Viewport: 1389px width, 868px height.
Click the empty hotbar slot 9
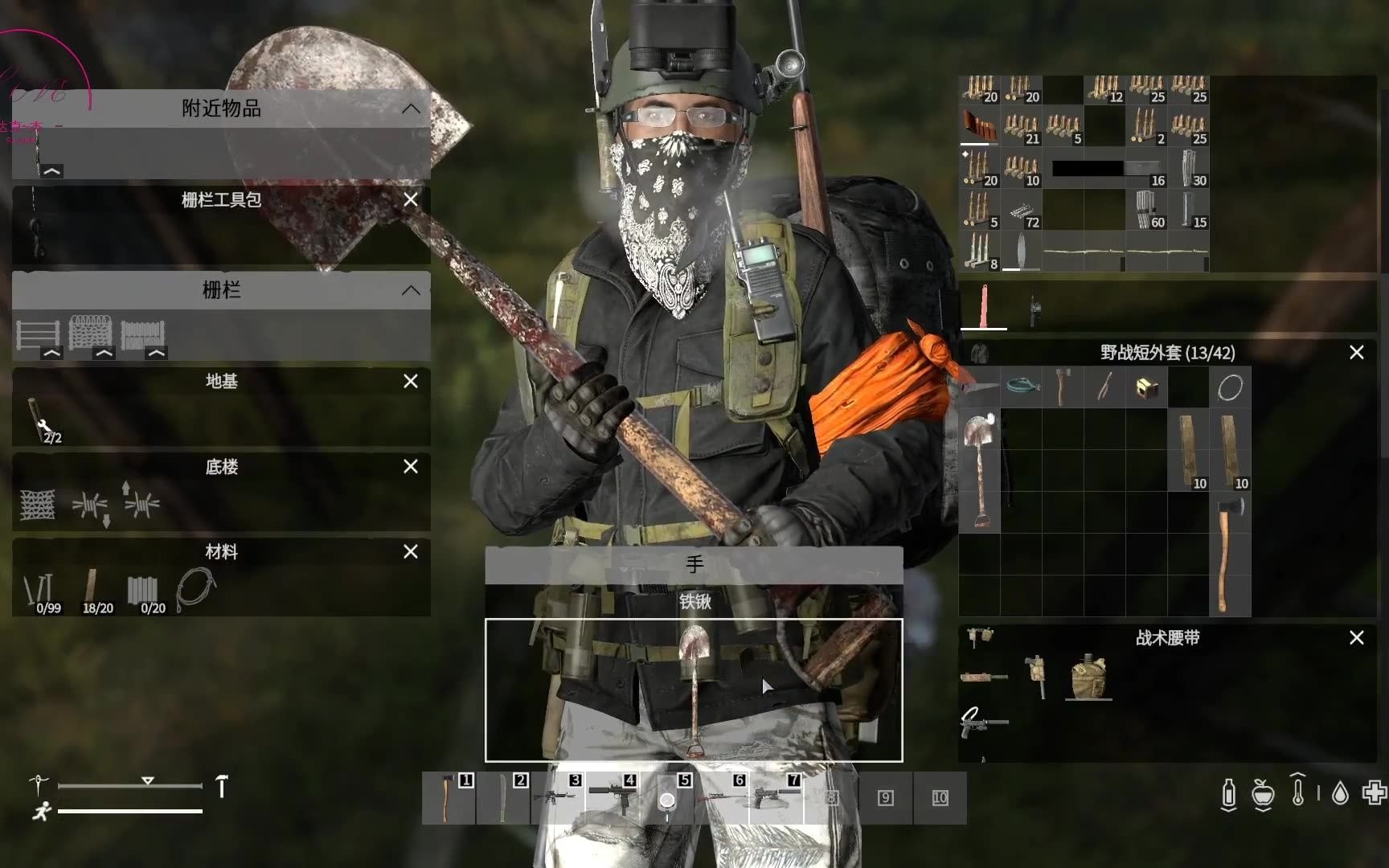pos(885,798)
